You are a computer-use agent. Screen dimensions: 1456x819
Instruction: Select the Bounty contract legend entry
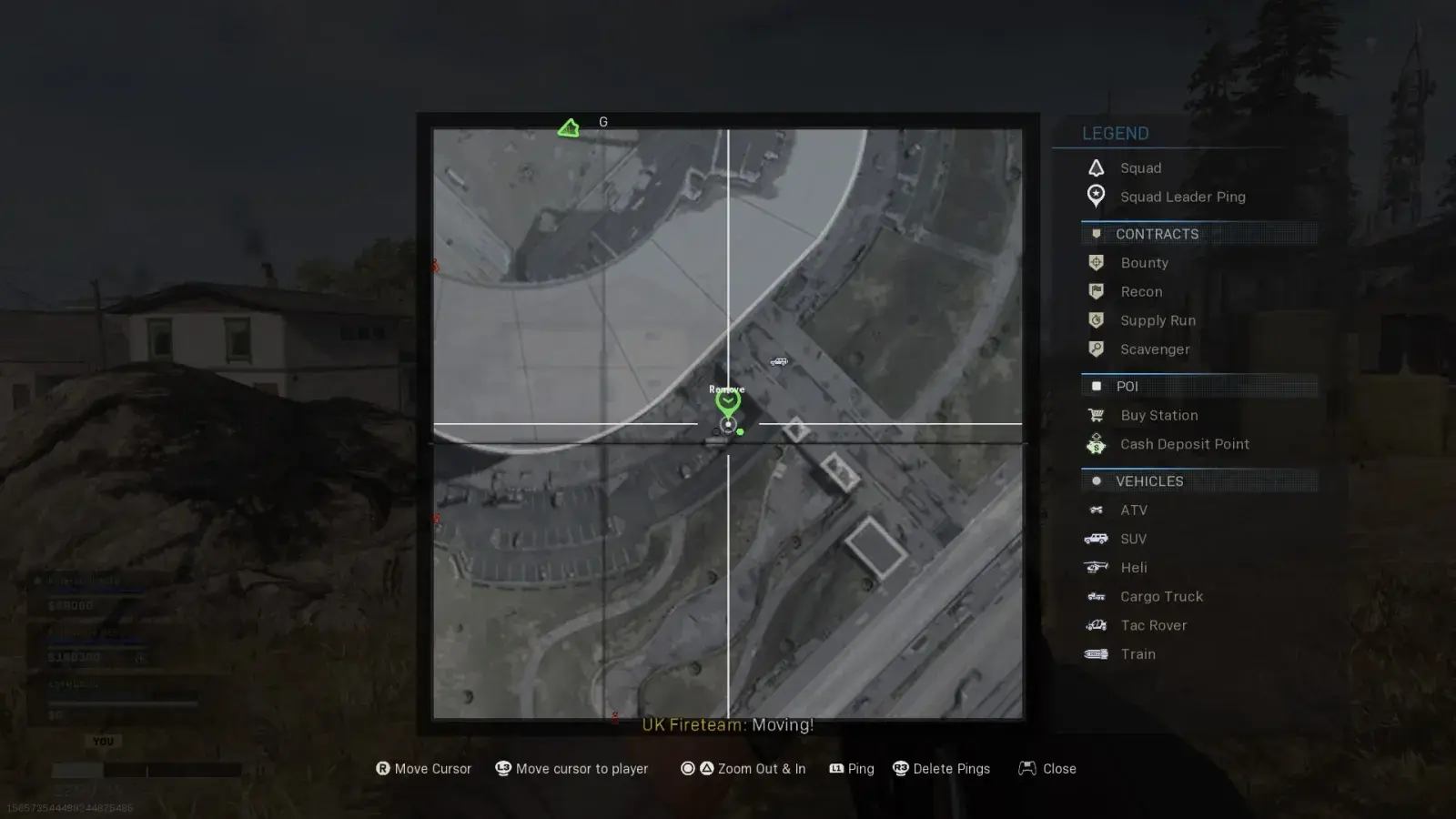[x=1144, y=263]
